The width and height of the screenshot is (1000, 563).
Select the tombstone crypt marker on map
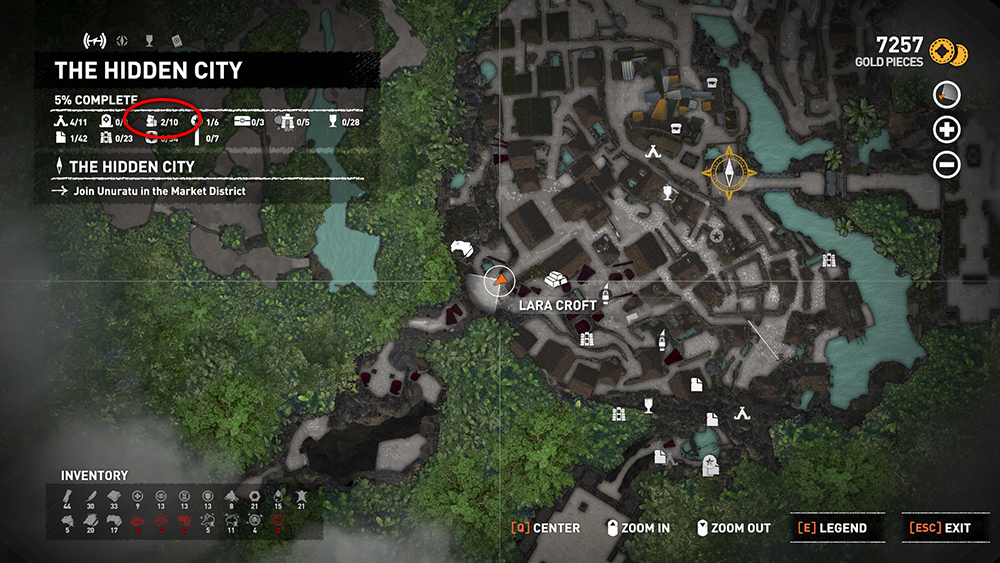pos(710,464)
